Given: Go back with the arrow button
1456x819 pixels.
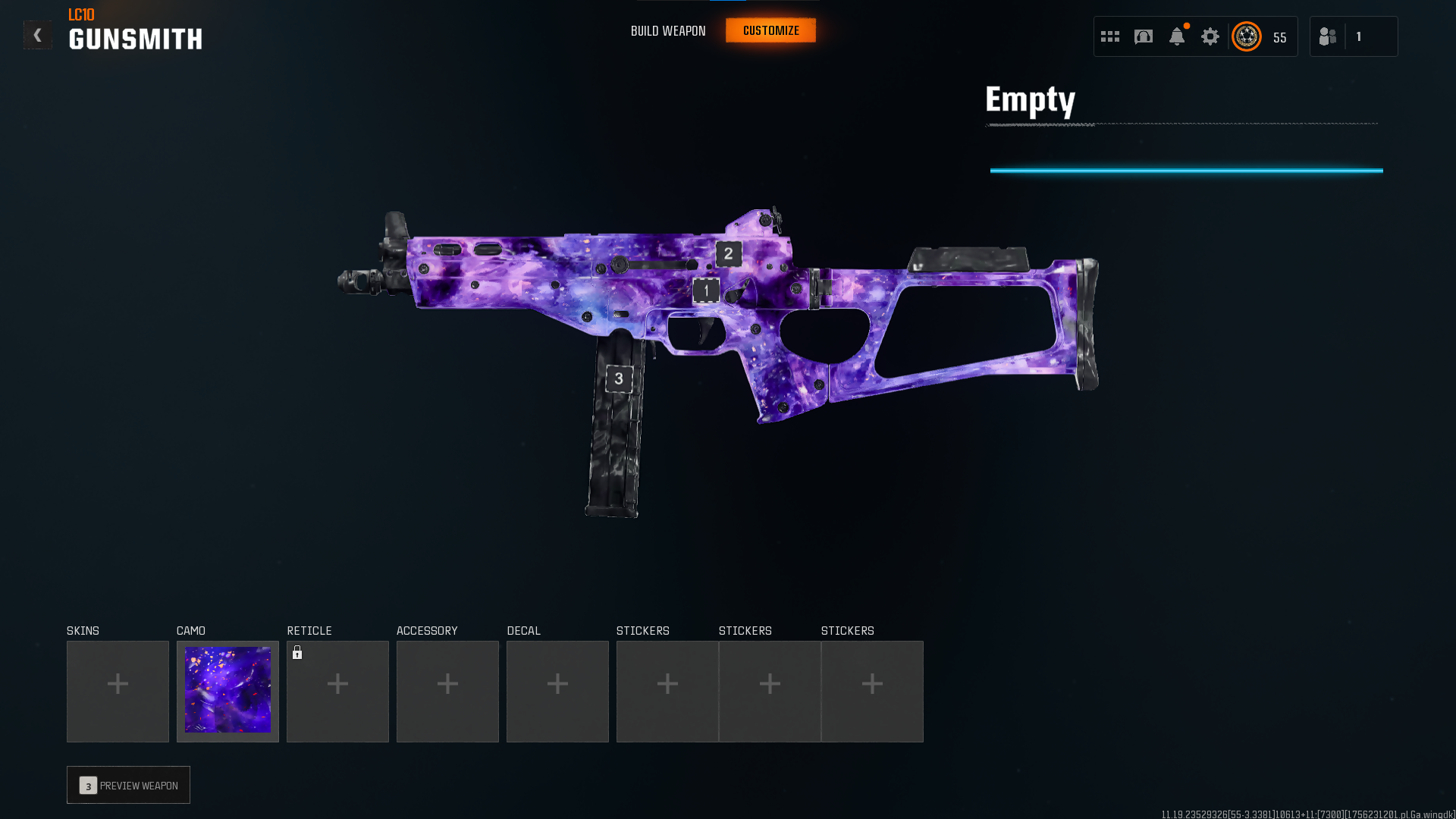Looking at the screenshot, I should click(x=37, y=35).
